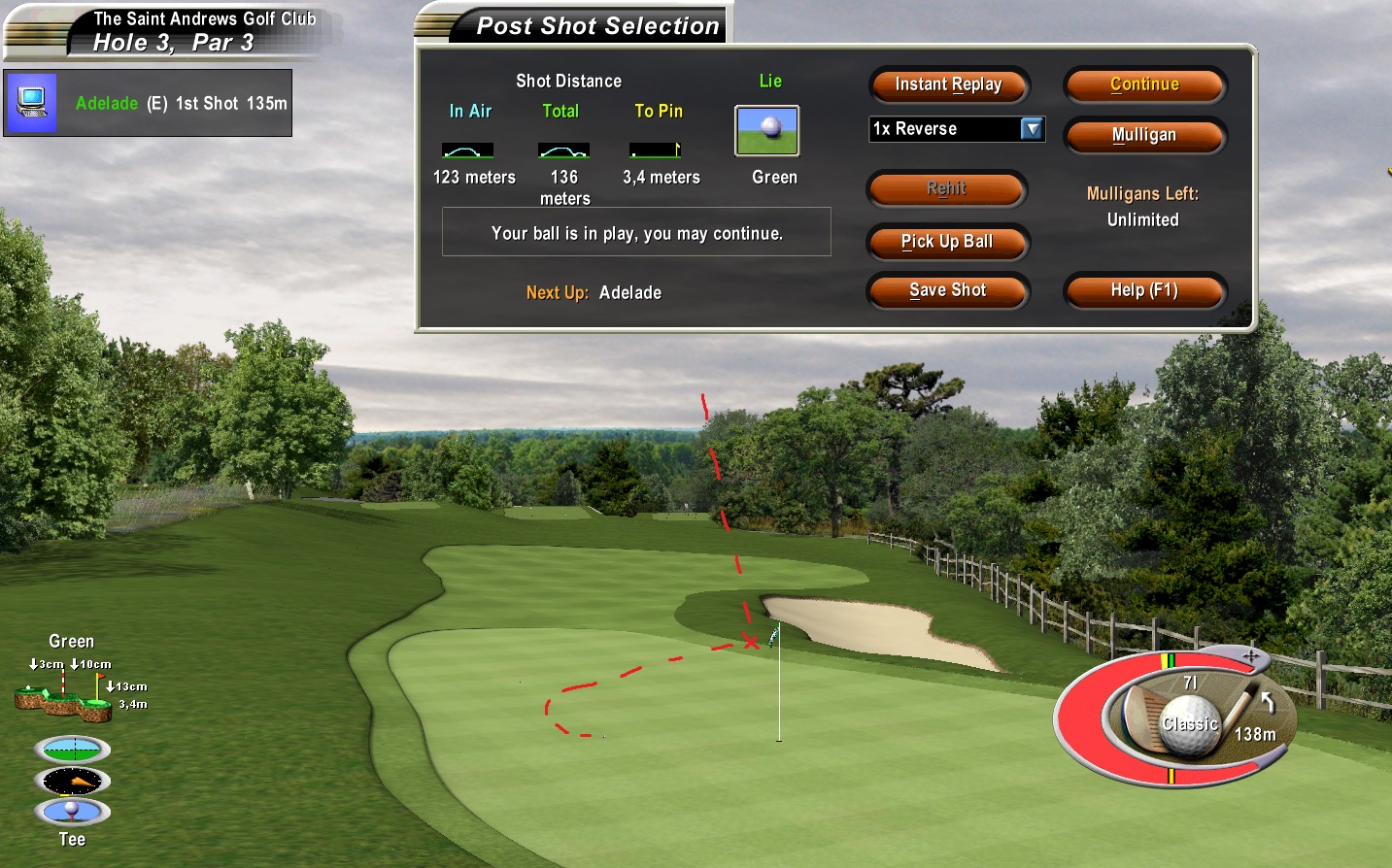The height and width of the screenshot is (868, 1392).
Task: Open the 1x Reverse replay dropdown
Action: pyautogui.click(x=1032, y=129)
